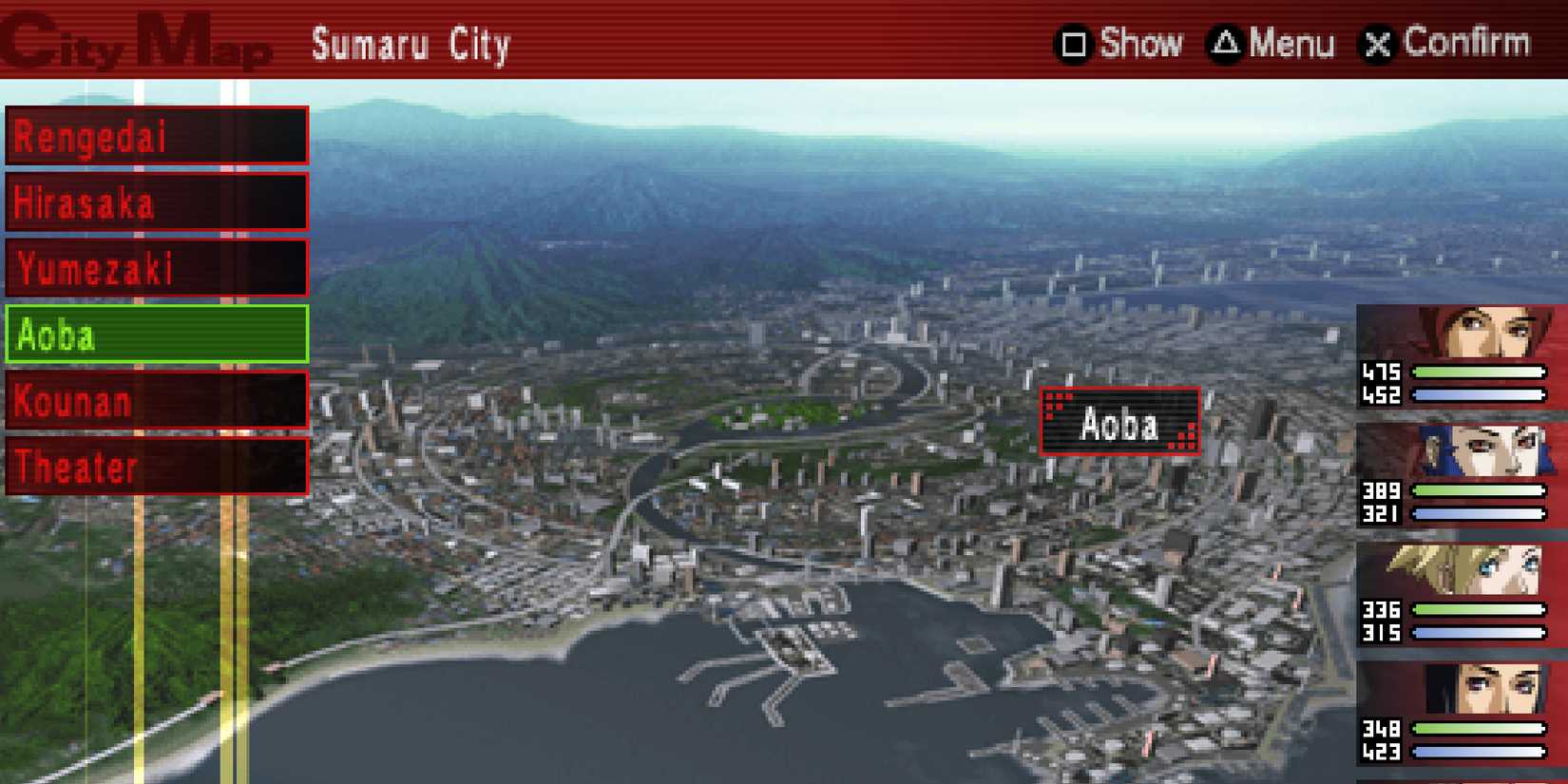Screen dimensions: 1568x784
Task: Open the Rengedai district option
Action: pyautogui.click(x=157, y=136)
